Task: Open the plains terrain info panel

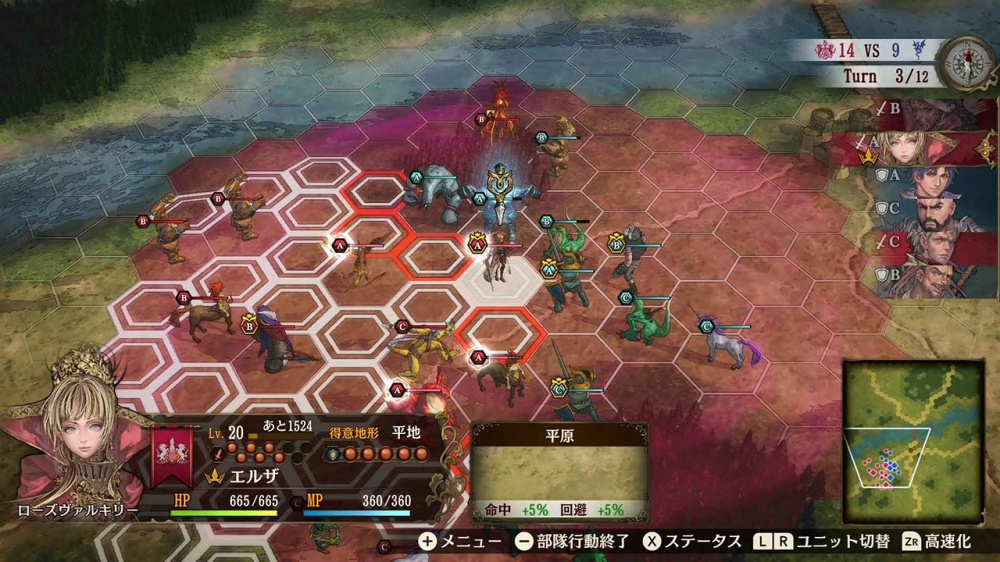Action: pos(560,471)
